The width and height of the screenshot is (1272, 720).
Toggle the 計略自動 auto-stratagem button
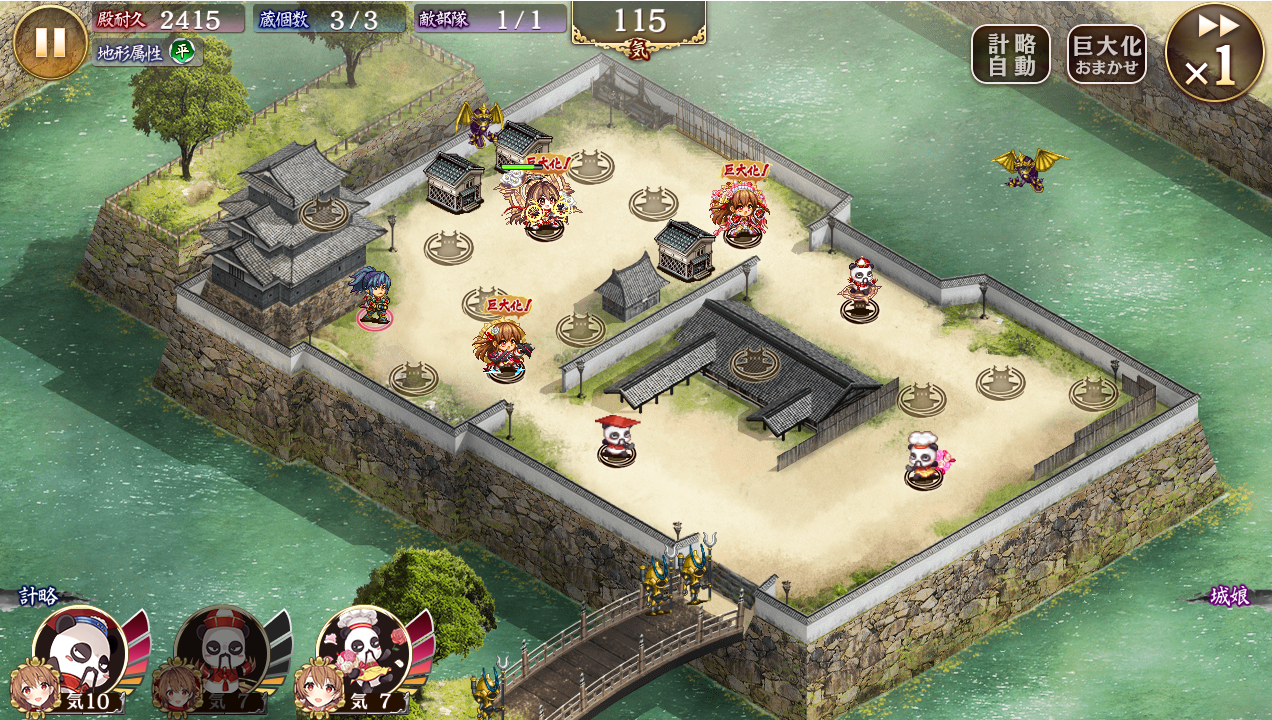coord(1010,54)
